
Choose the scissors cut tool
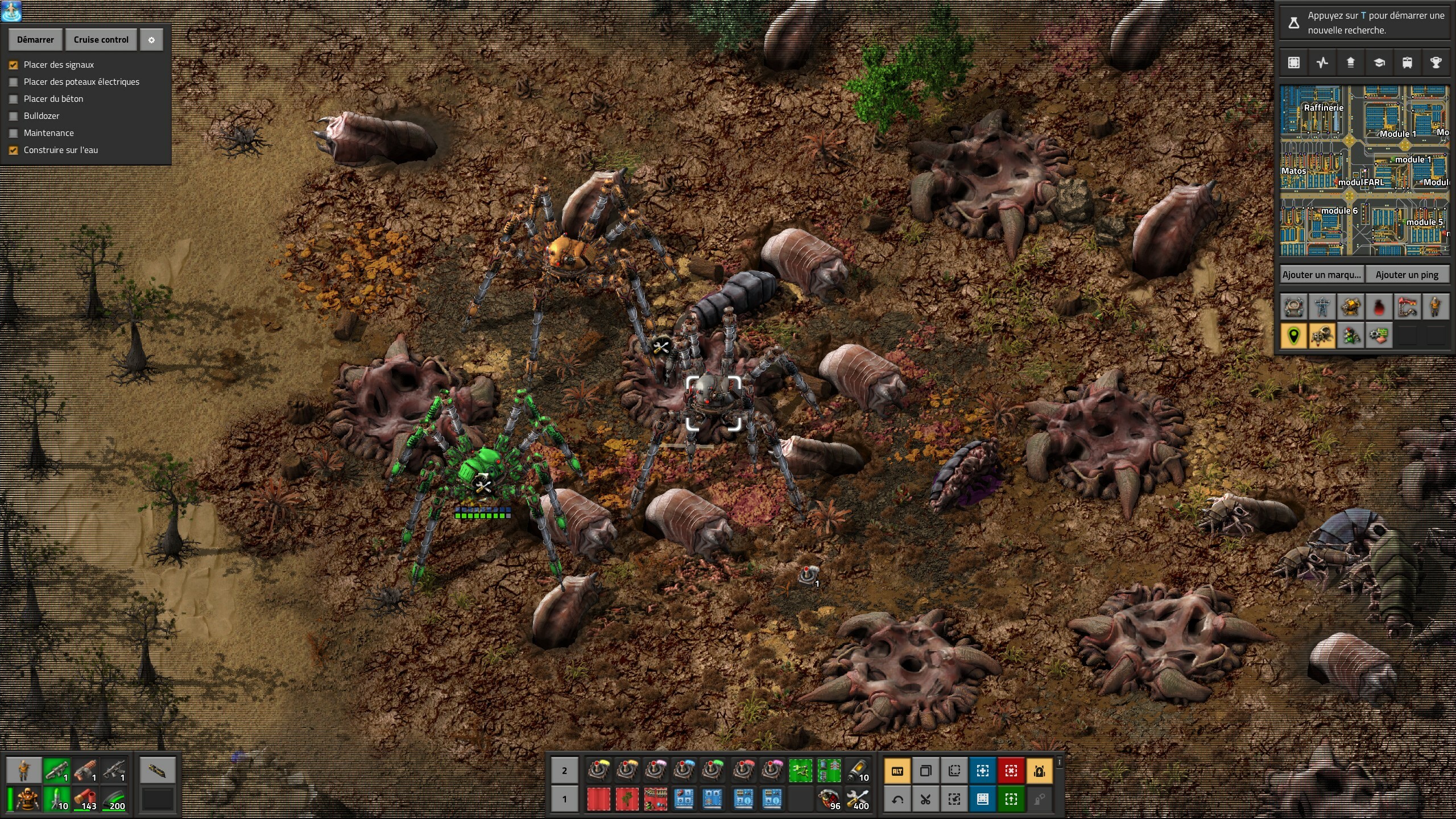pos(926,800)
